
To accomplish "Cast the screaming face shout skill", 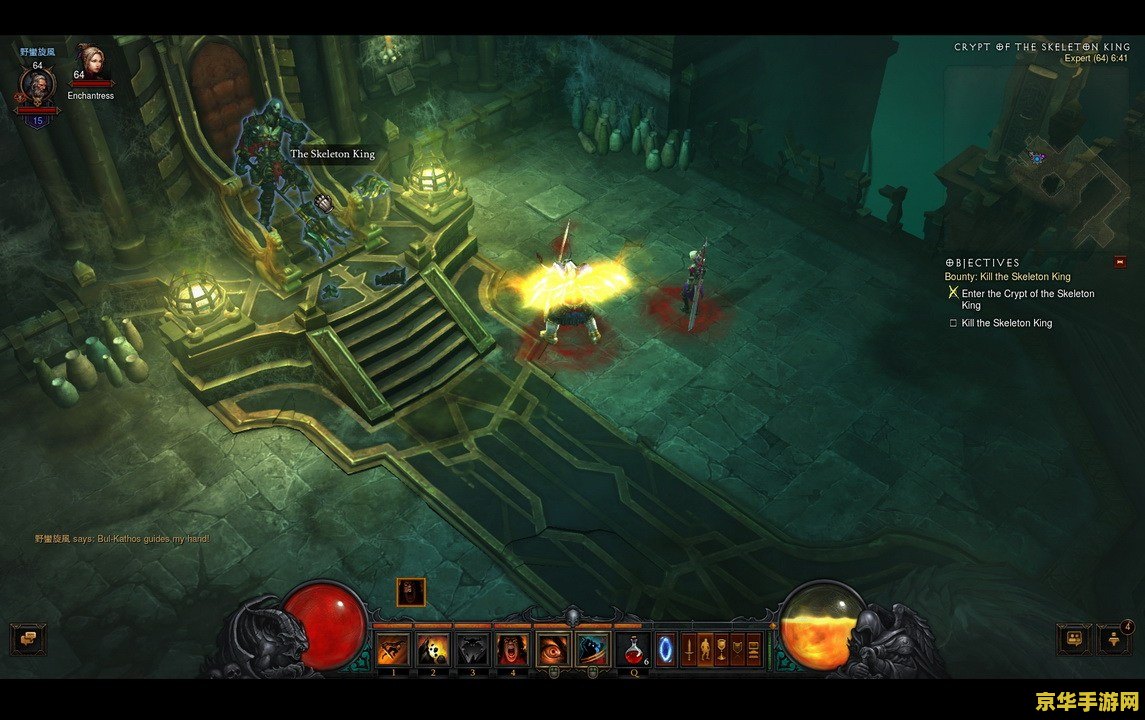I will click(513, 649).
